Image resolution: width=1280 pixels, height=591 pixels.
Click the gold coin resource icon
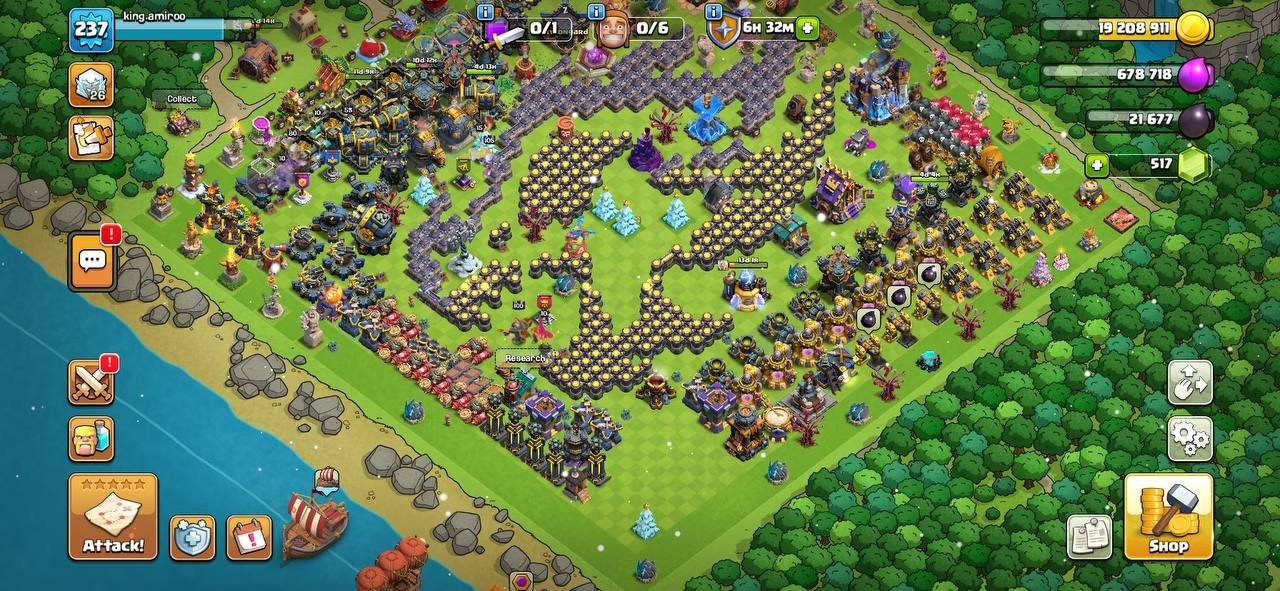1192,29
